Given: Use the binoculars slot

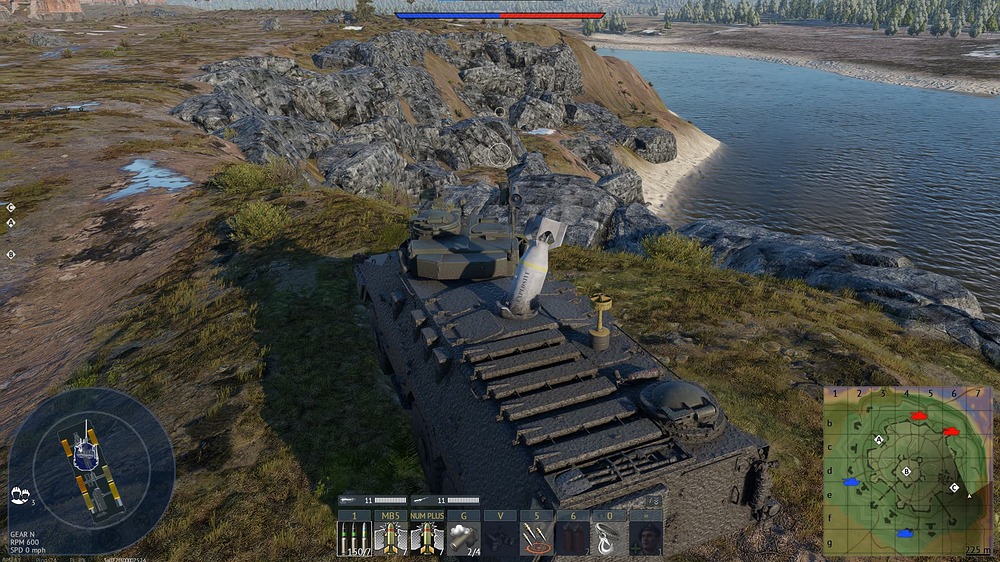Looking at the screenshot, I should [x=499, y=537].
